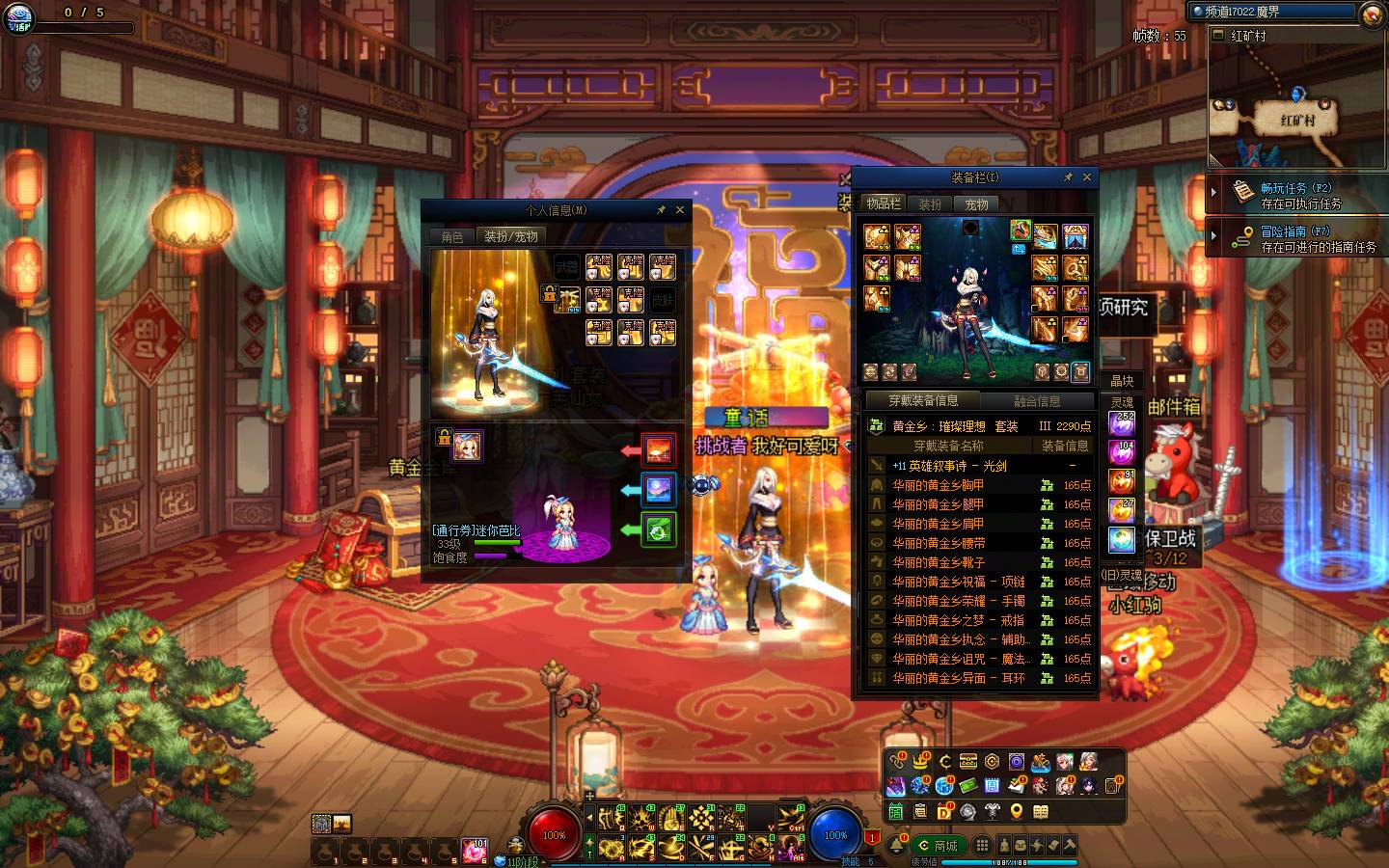Open the 畅玩任务 quest tracker

[1295, 195]
